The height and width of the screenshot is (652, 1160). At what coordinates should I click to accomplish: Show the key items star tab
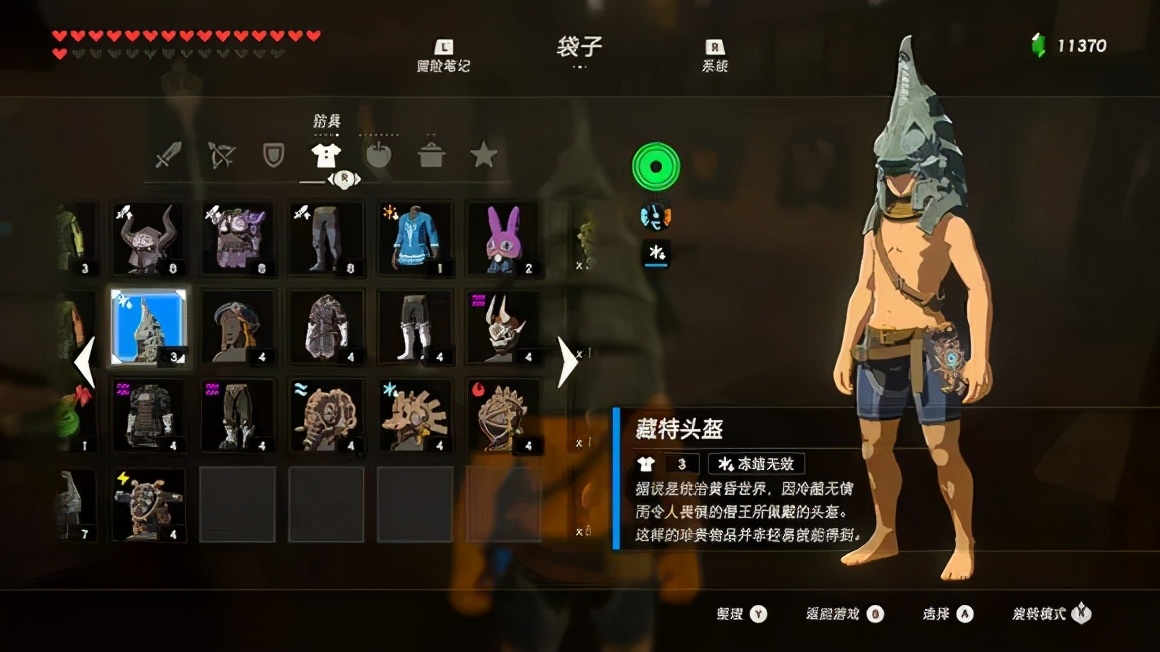click(484, 155)
